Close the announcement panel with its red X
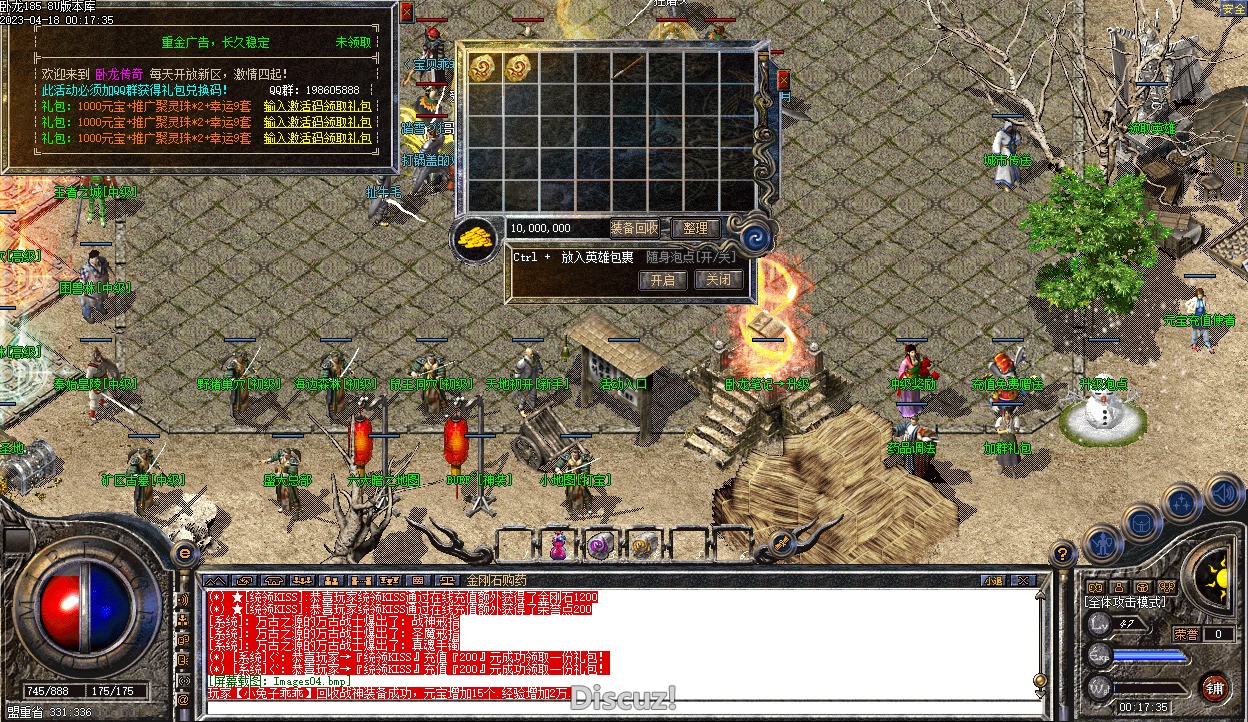1248x722 pixels. coord(406,13)
